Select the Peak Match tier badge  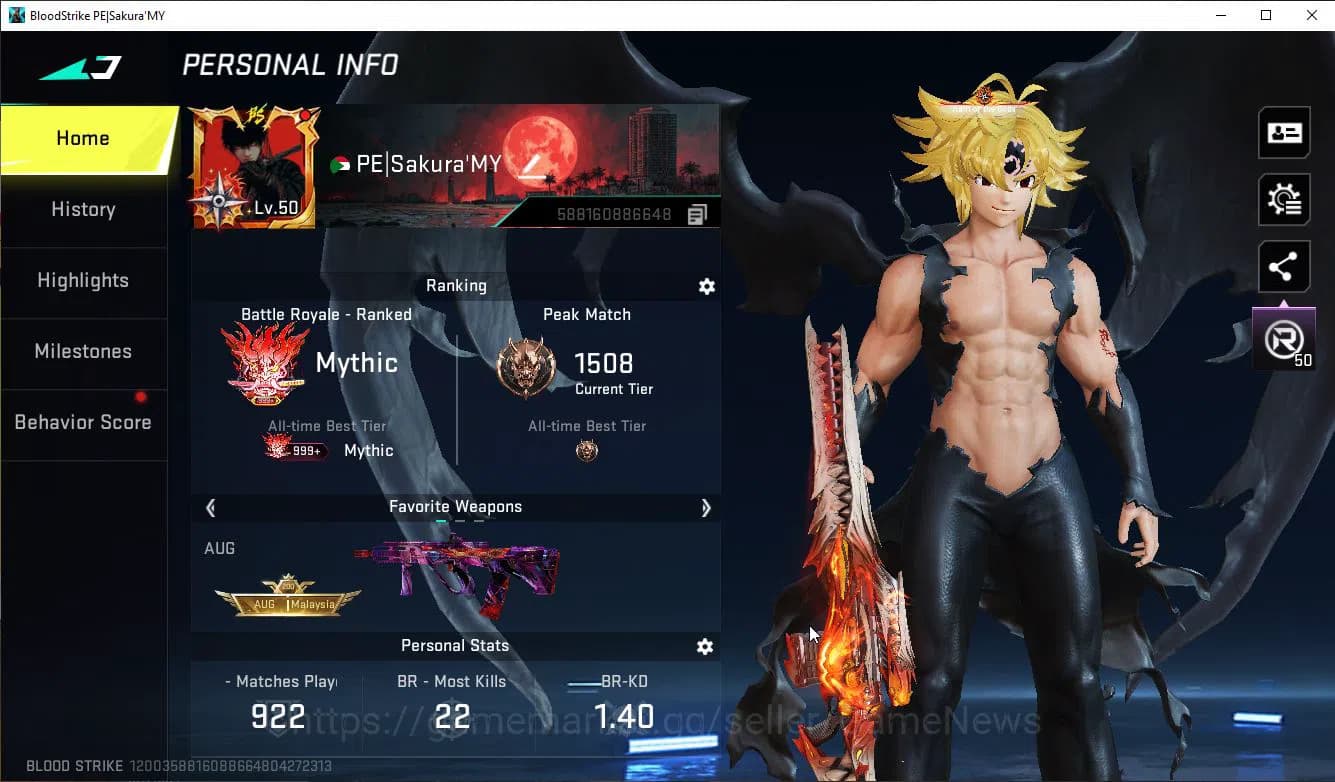tap(526, 365)
